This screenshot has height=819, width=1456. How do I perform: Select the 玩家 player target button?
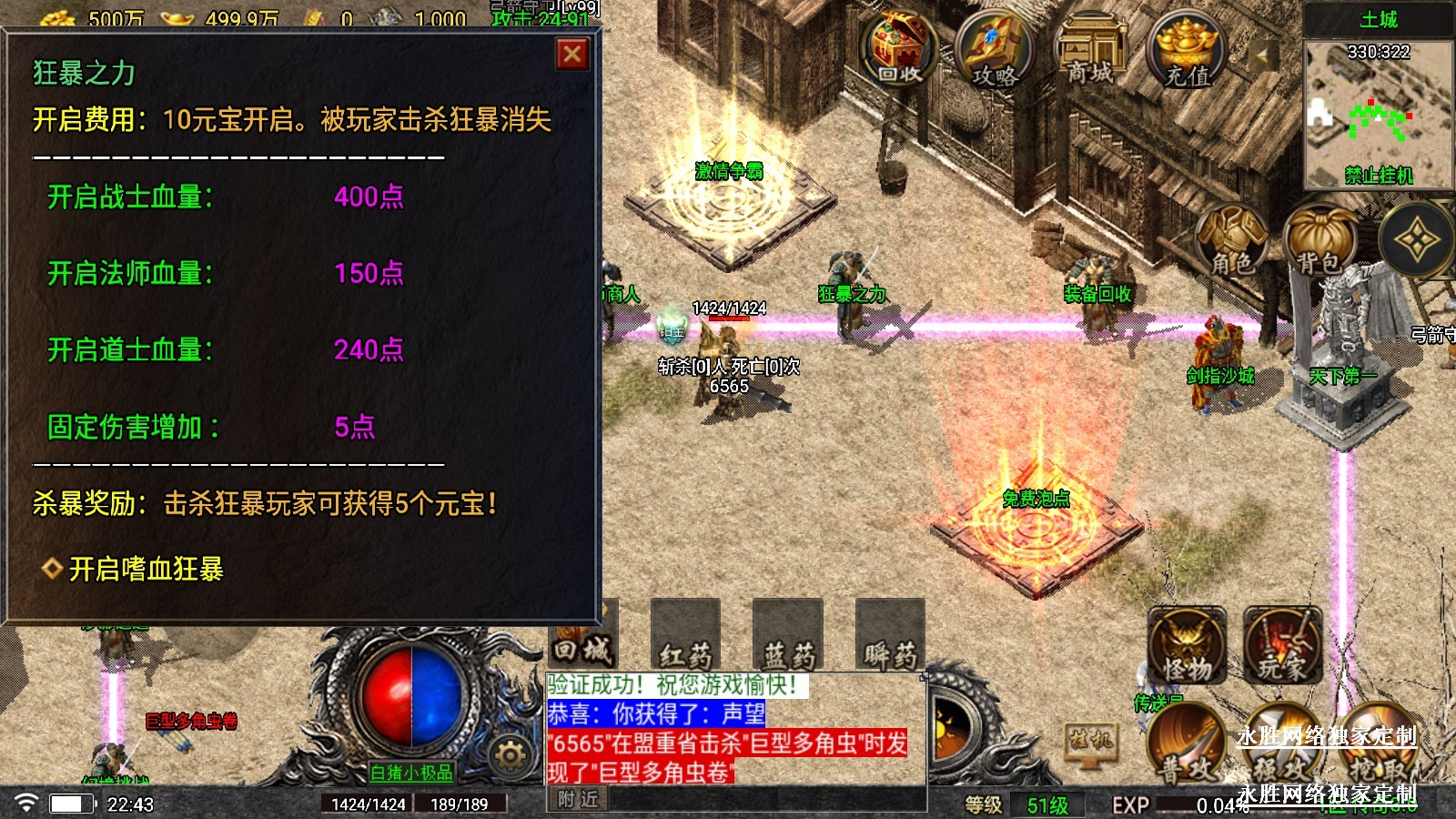pos(1282,648)
